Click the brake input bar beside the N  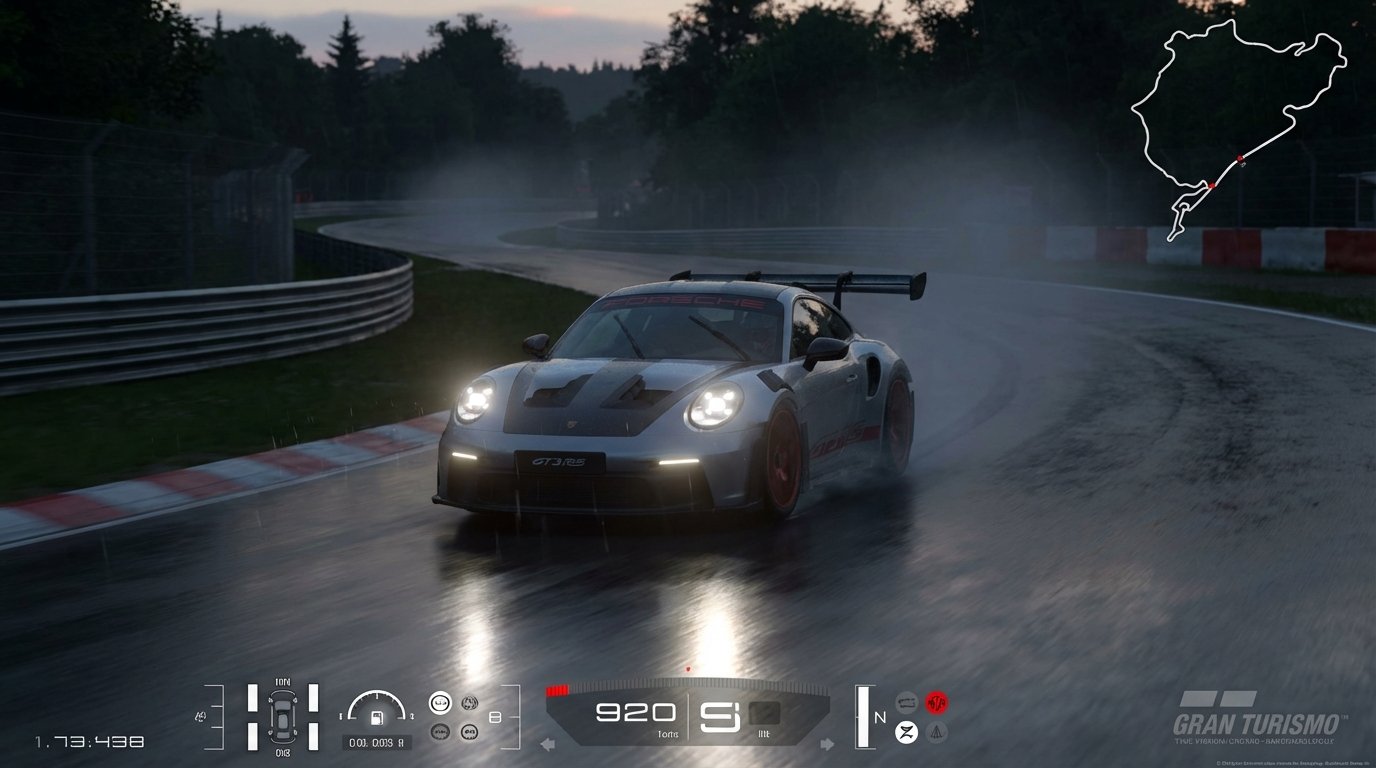pos(862,716)
